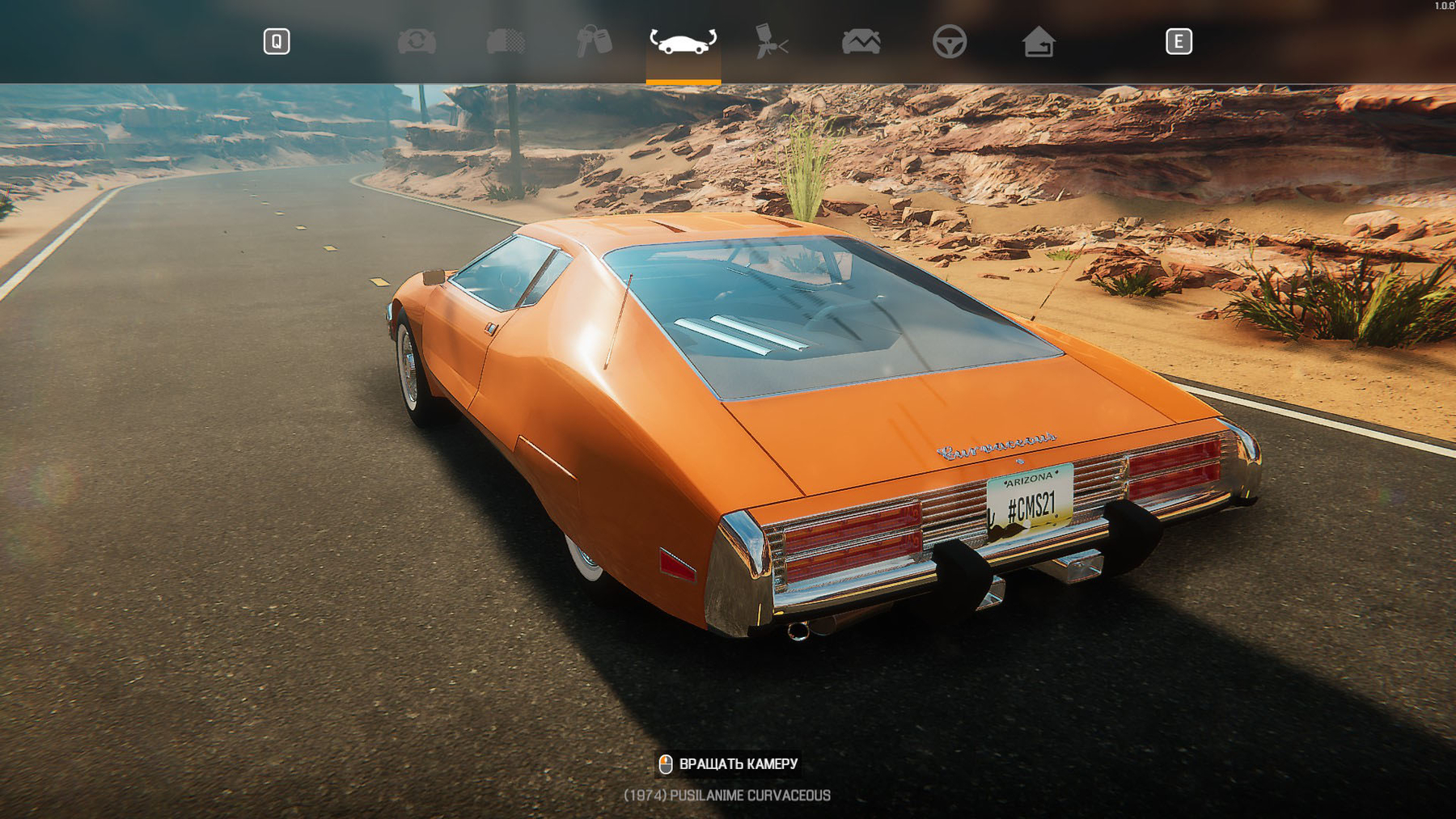Select the return home tab
Image resolution: width=1456 pixels, height=819 pixels.
pyautogui.click(x=1038, y=41)
